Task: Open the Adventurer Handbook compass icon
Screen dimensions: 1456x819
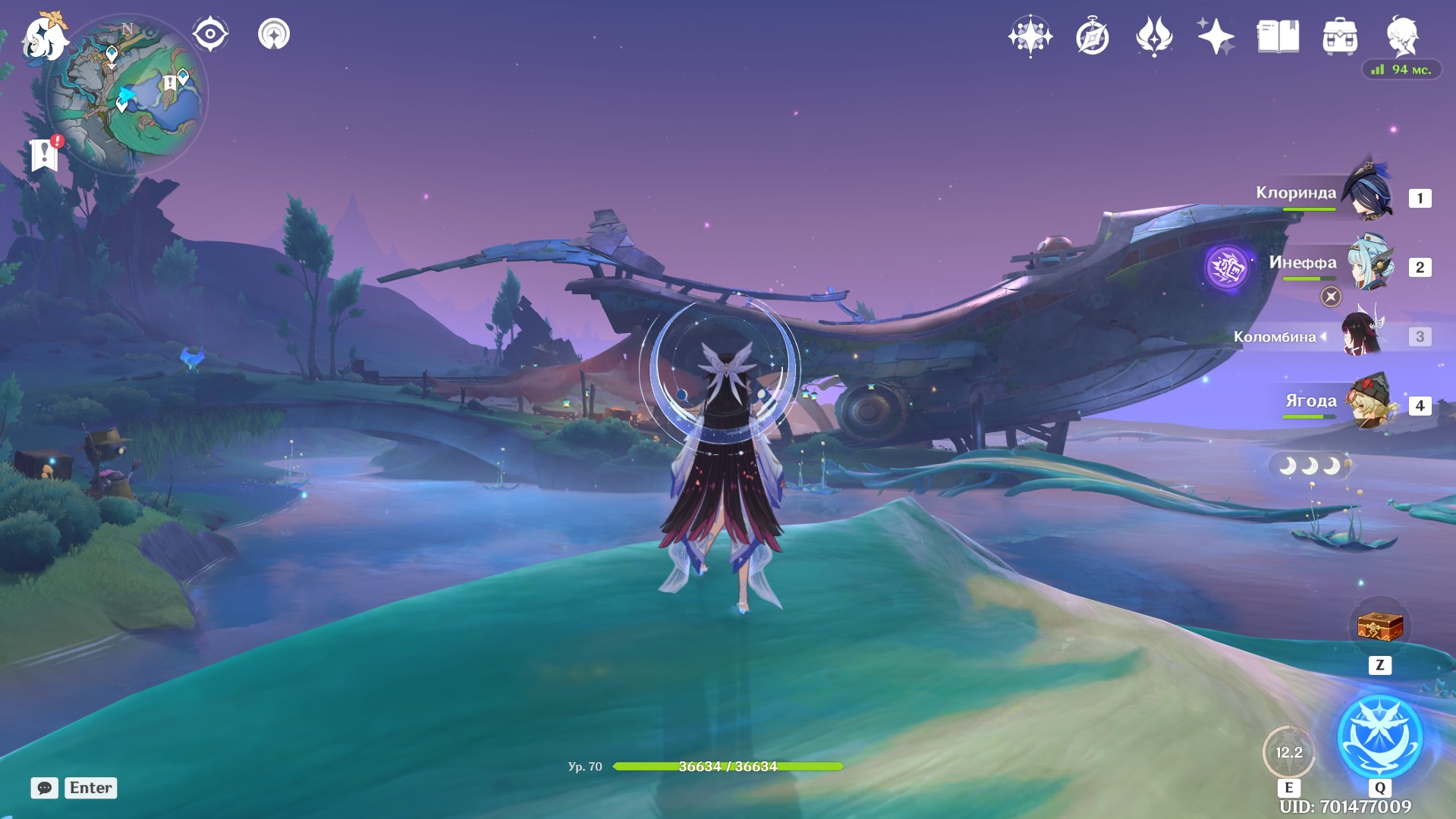Action: point(1092,36)
